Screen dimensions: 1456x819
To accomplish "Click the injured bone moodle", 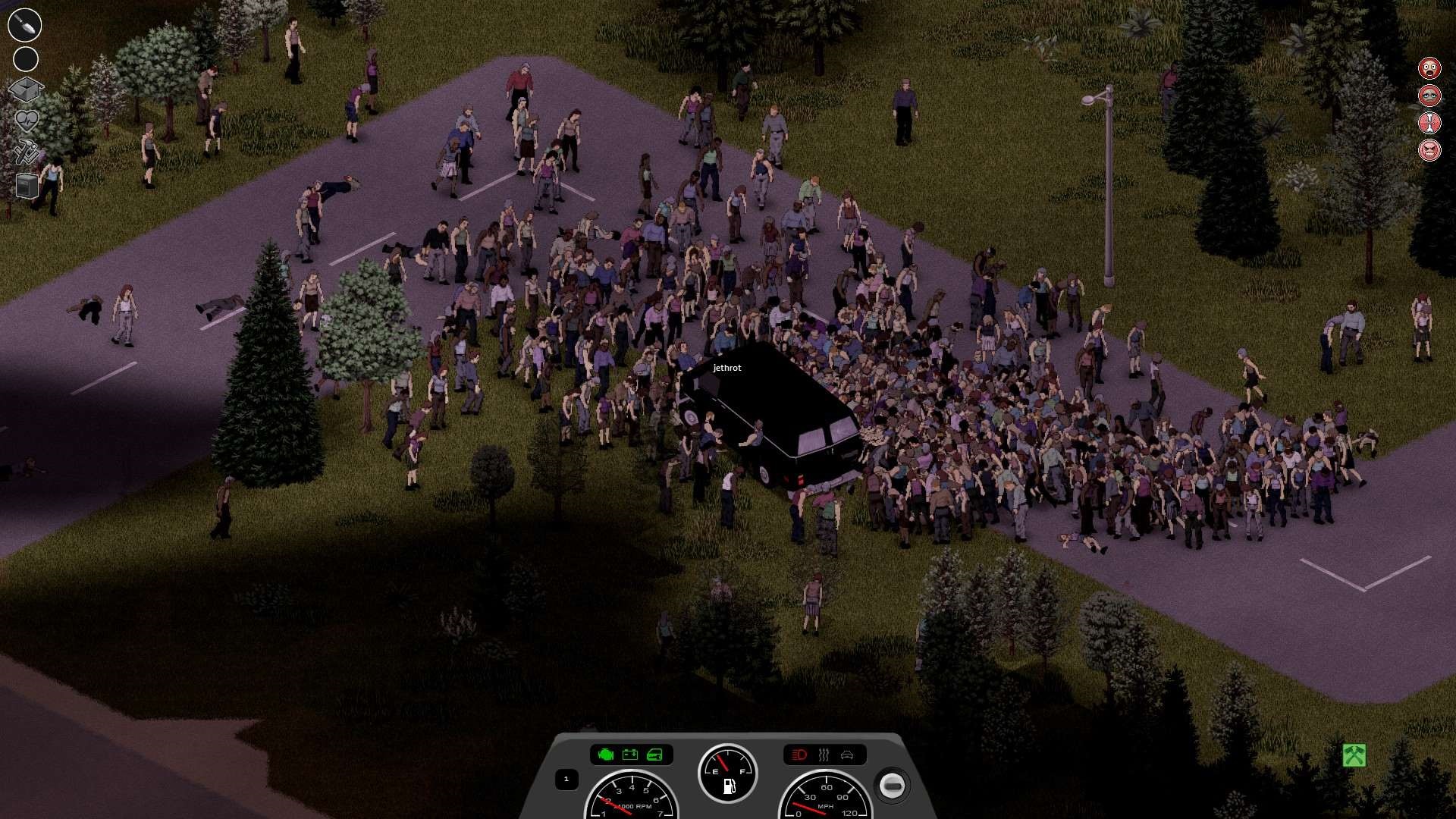I will tap(1429, 121).
